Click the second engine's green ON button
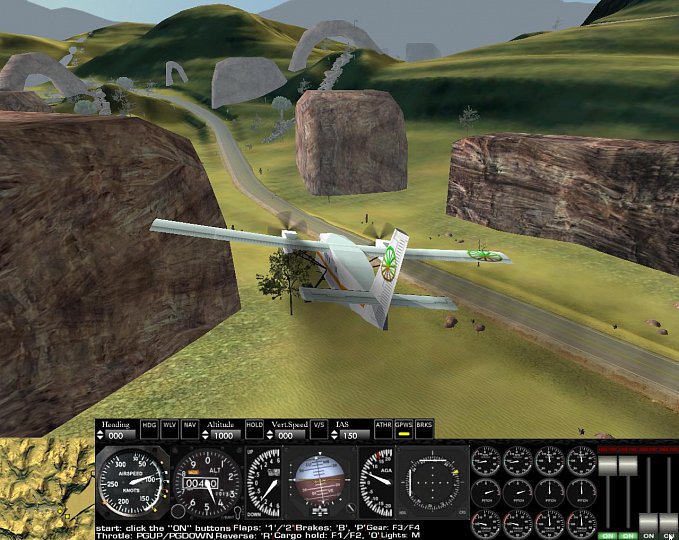This screenshot has width=679, height=540. [x=628, y=535]
